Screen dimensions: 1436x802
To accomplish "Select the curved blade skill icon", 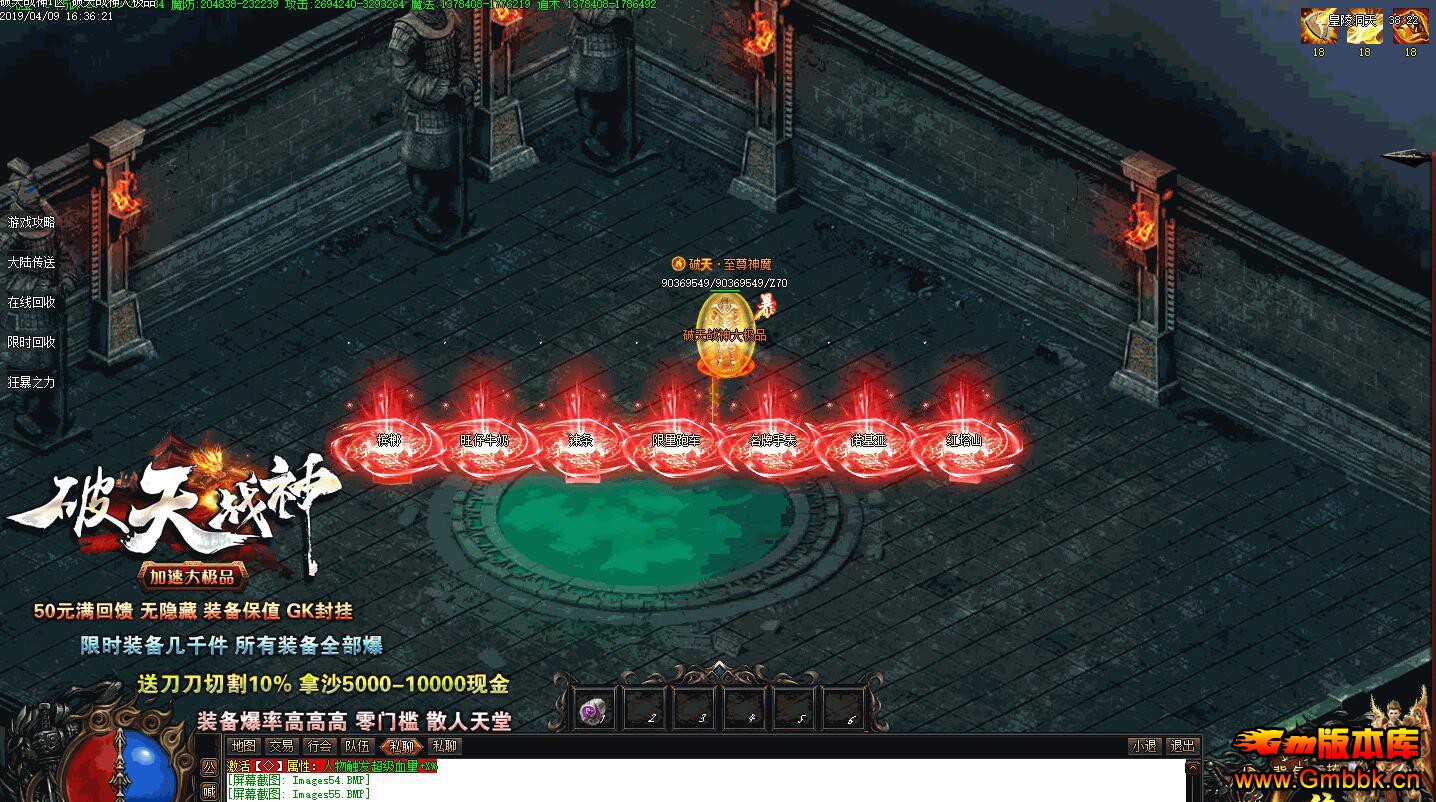I will point(1318,27).
